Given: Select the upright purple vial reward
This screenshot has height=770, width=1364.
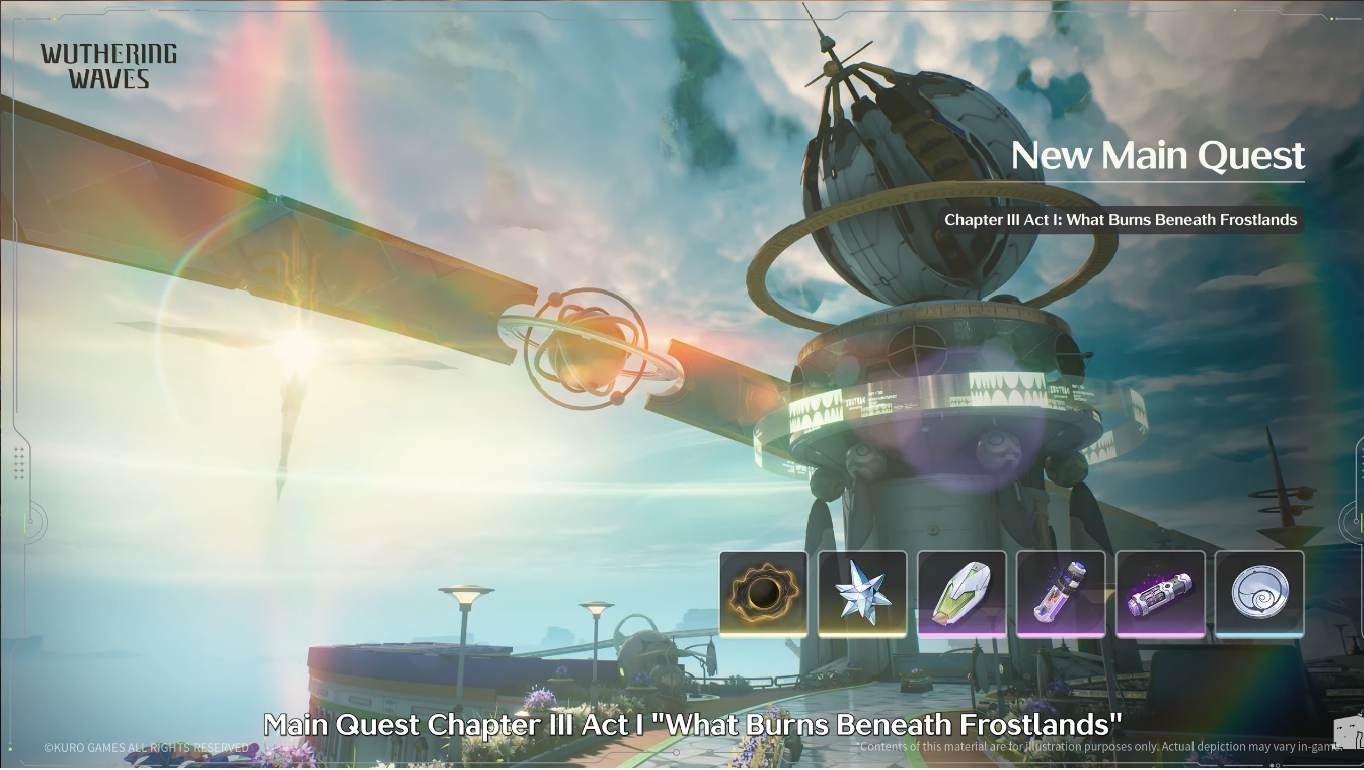Looking at the screenshot, I should (1060, 594).
